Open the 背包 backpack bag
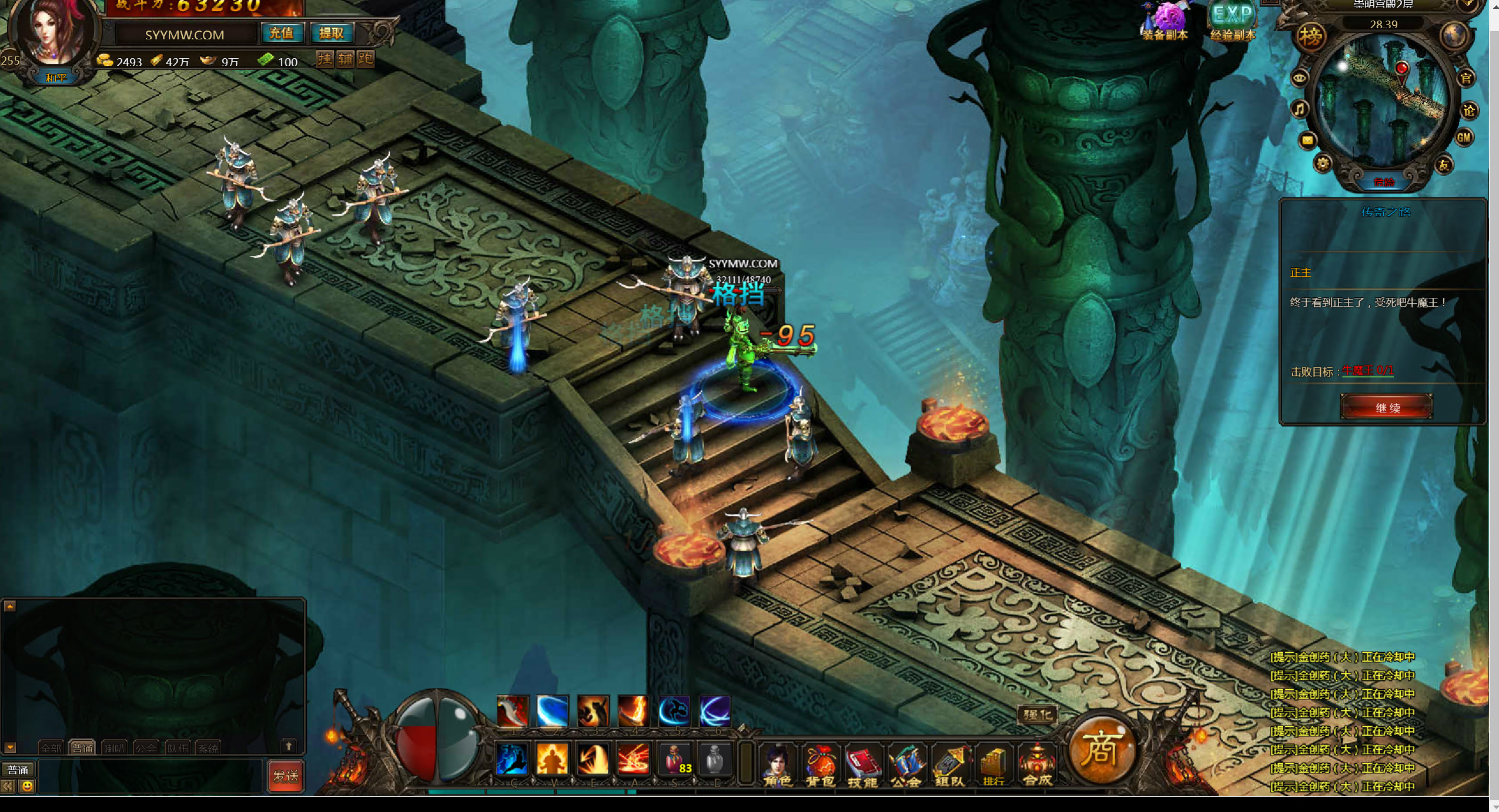The width and height of the screenshot is (1499, 812). click(x=820, y=764)
